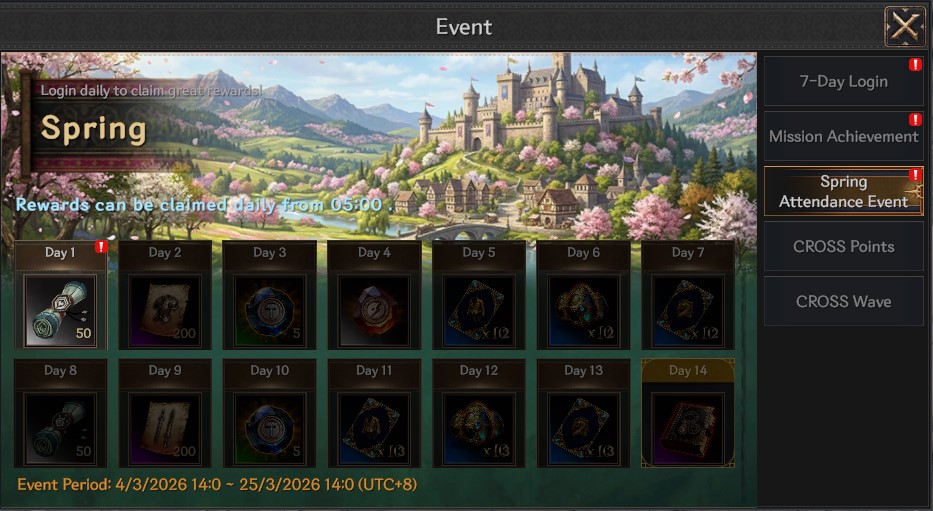
Task: Click the Day 4 reward slot
Action: [x=373, y=310]
